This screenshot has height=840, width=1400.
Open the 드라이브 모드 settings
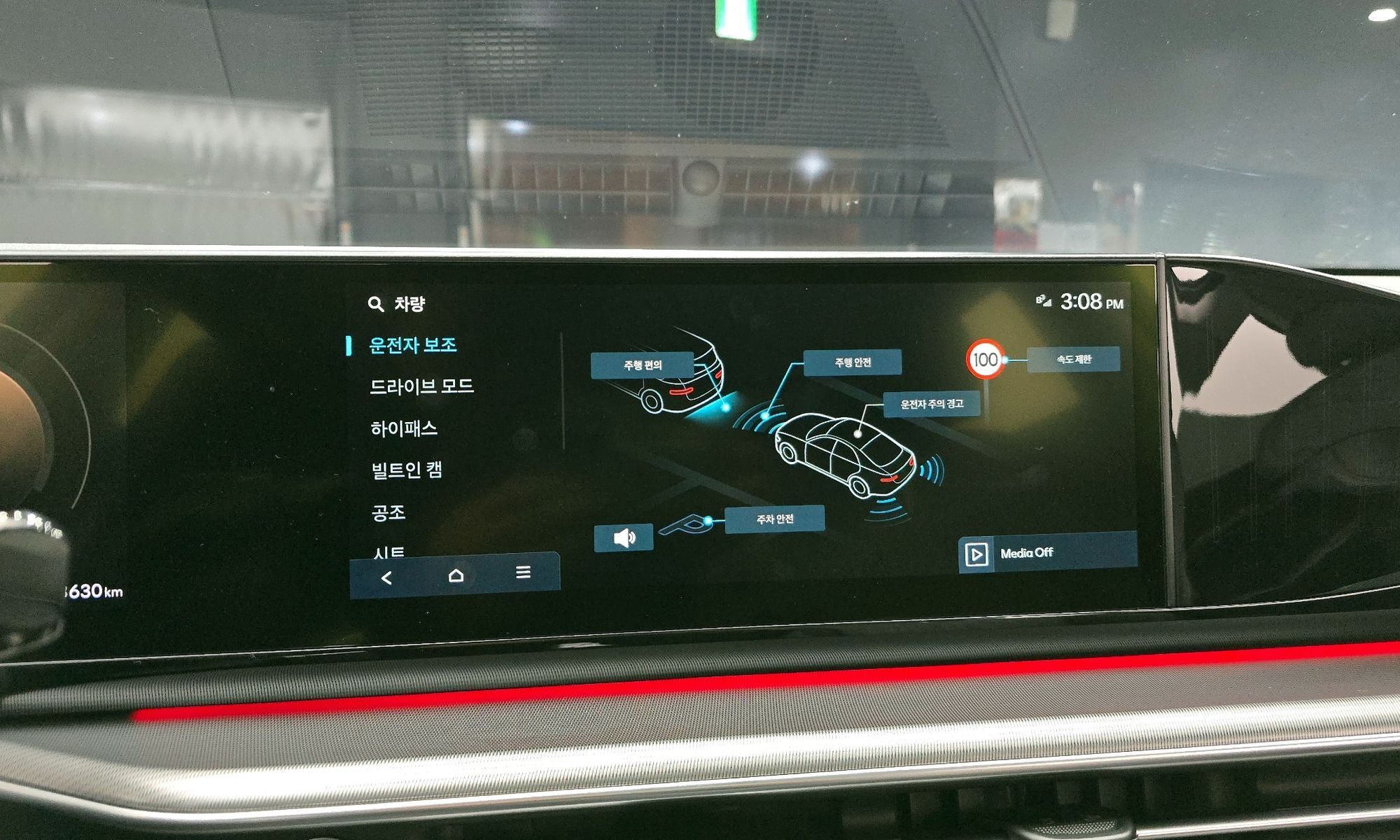tap(421, 386)
